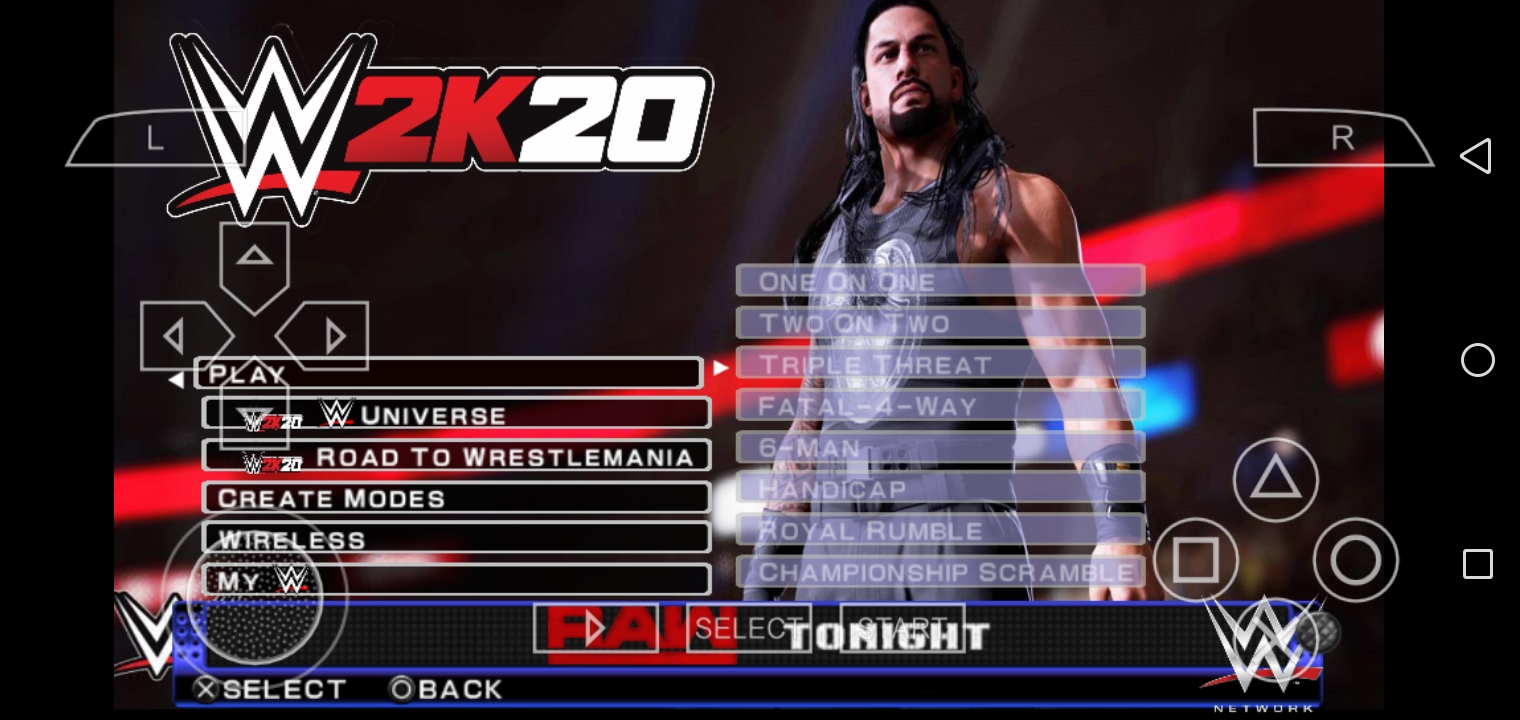The width and height of the screenshot is (1520, 720).
Task: Tap the Triangle action button
Action: [x=1275, y=479]
